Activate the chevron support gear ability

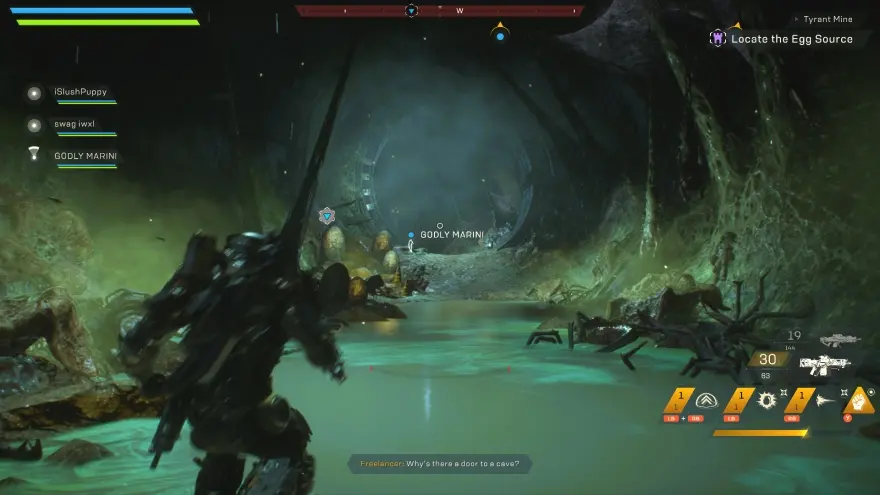tap(706, 400)
